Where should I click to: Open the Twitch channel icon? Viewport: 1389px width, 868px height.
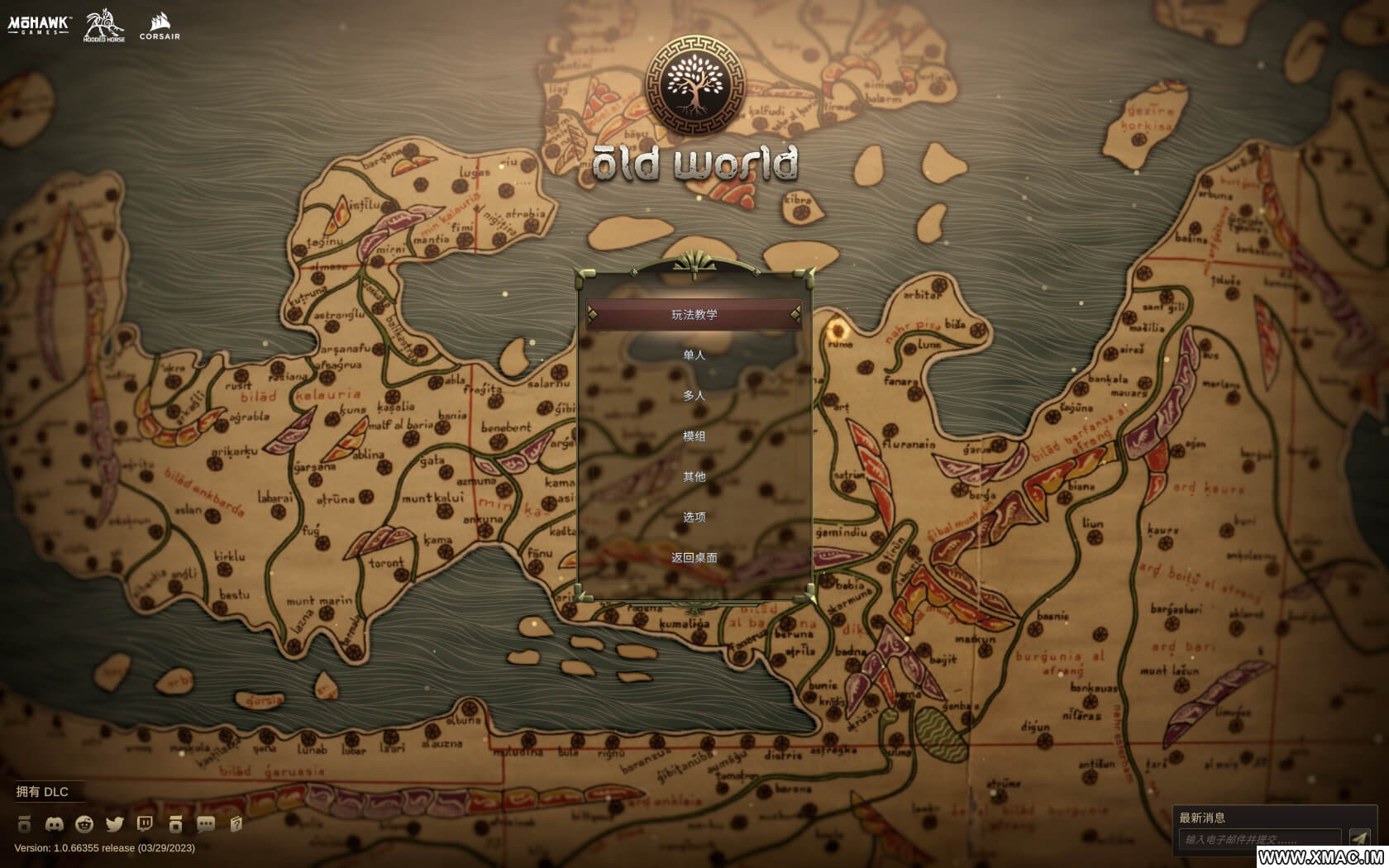pos(145,824)
